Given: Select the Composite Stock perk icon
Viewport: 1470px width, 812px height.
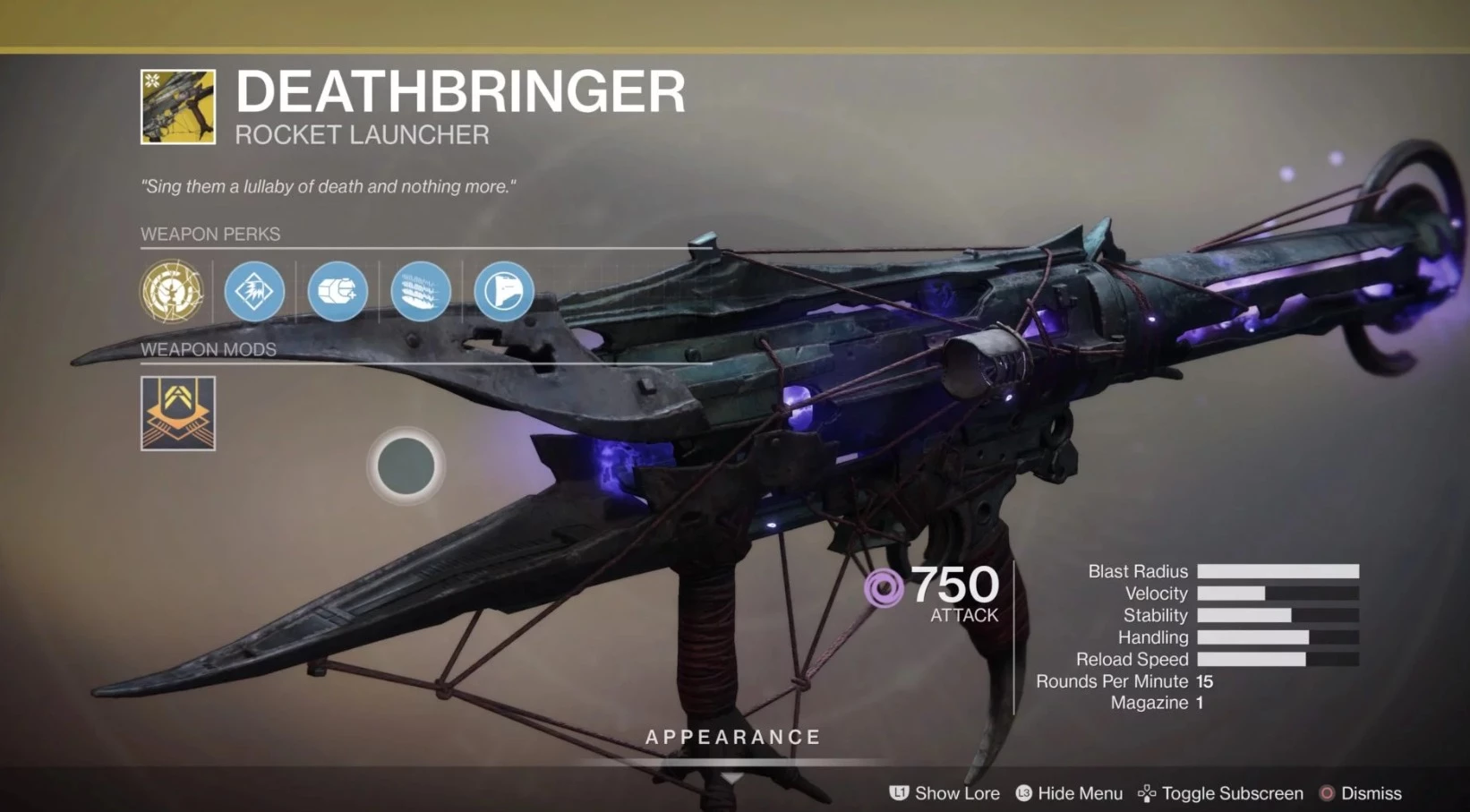Looking at the screenshot, I should click(504, 291).
